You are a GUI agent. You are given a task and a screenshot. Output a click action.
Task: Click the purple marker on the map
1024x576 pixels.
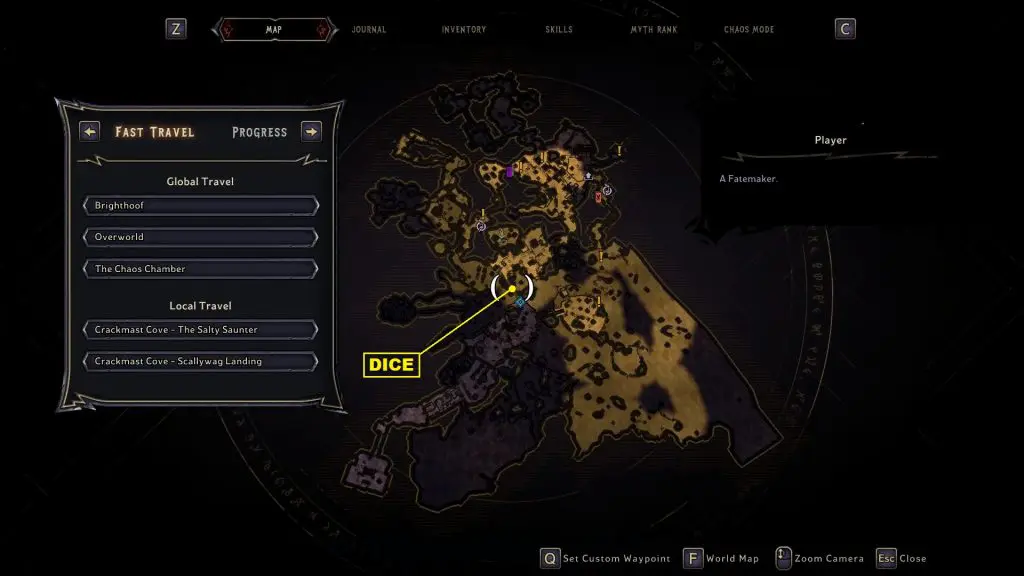click(x=510, y=171)
